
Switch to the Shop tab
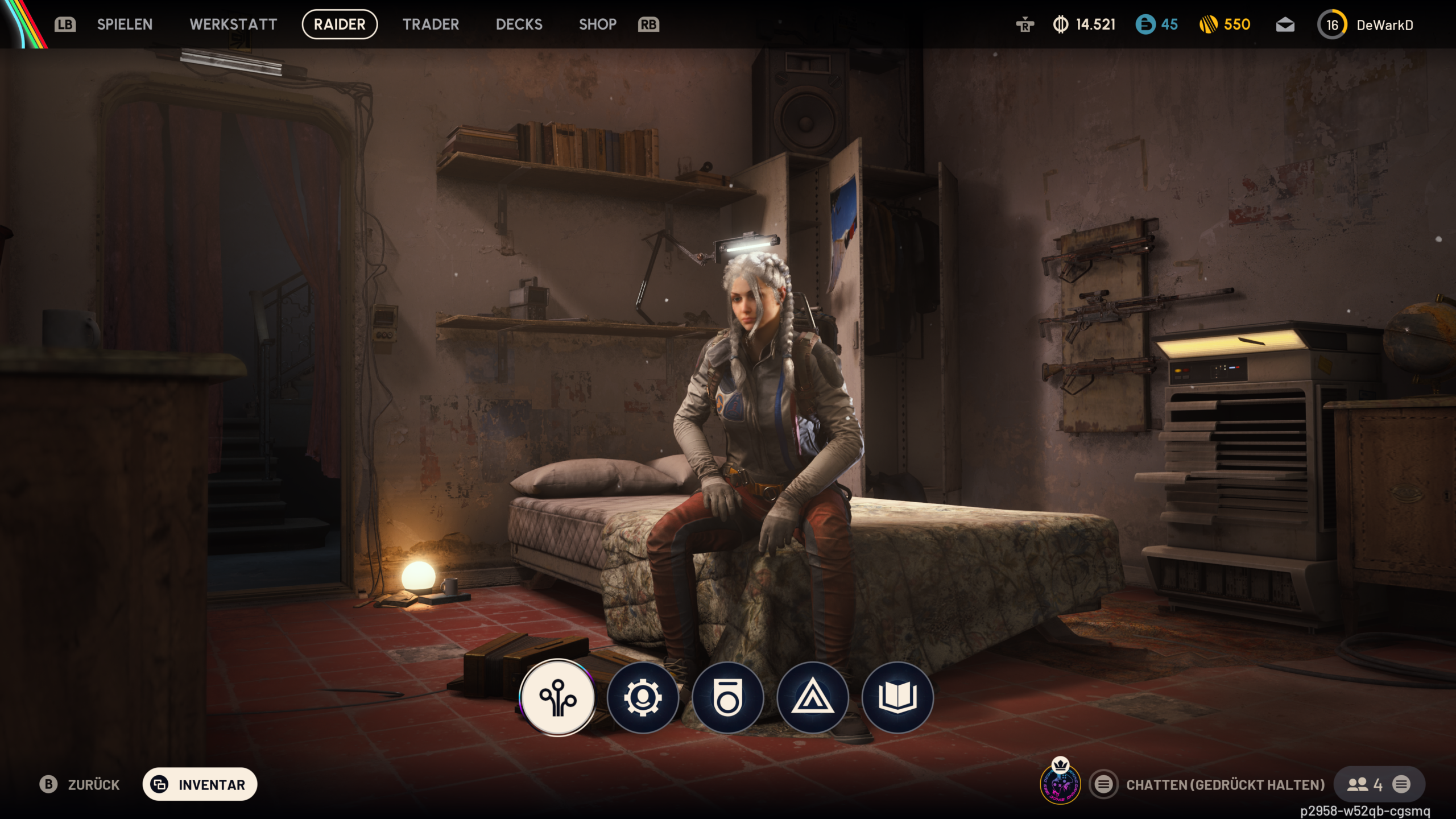597,24
